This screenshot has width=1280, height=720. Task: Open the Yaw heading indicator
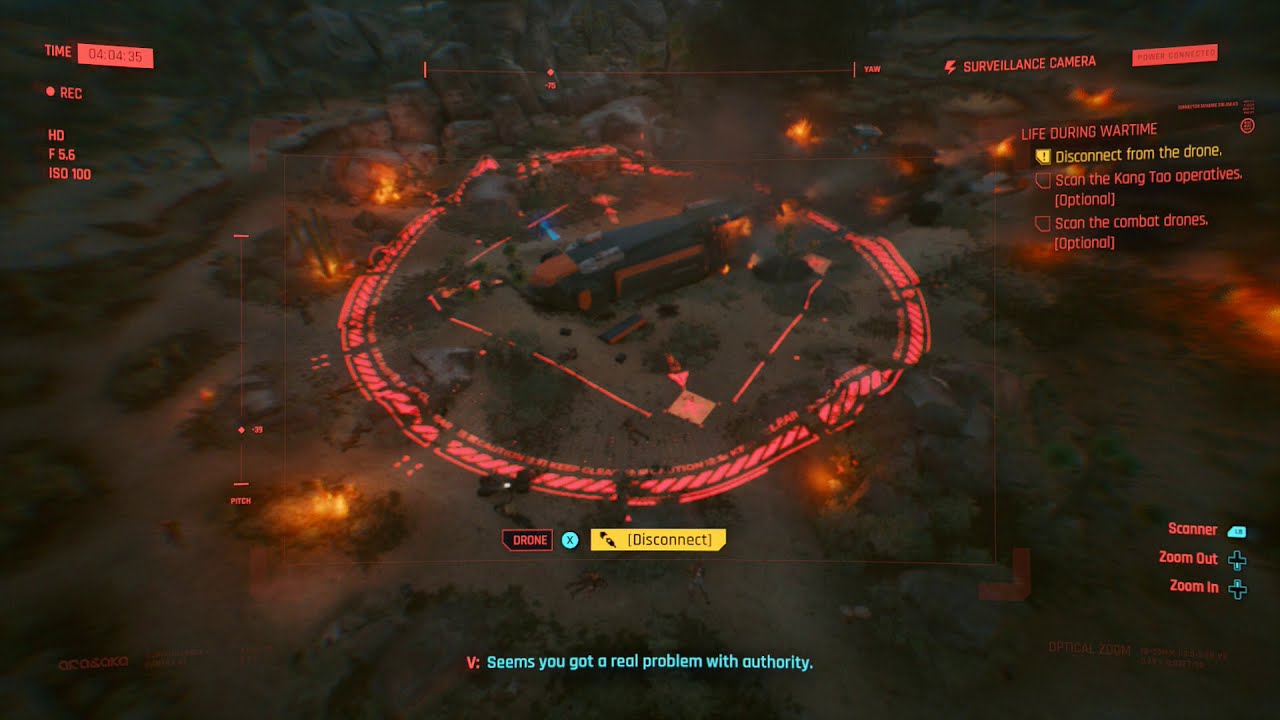(872, 70)
